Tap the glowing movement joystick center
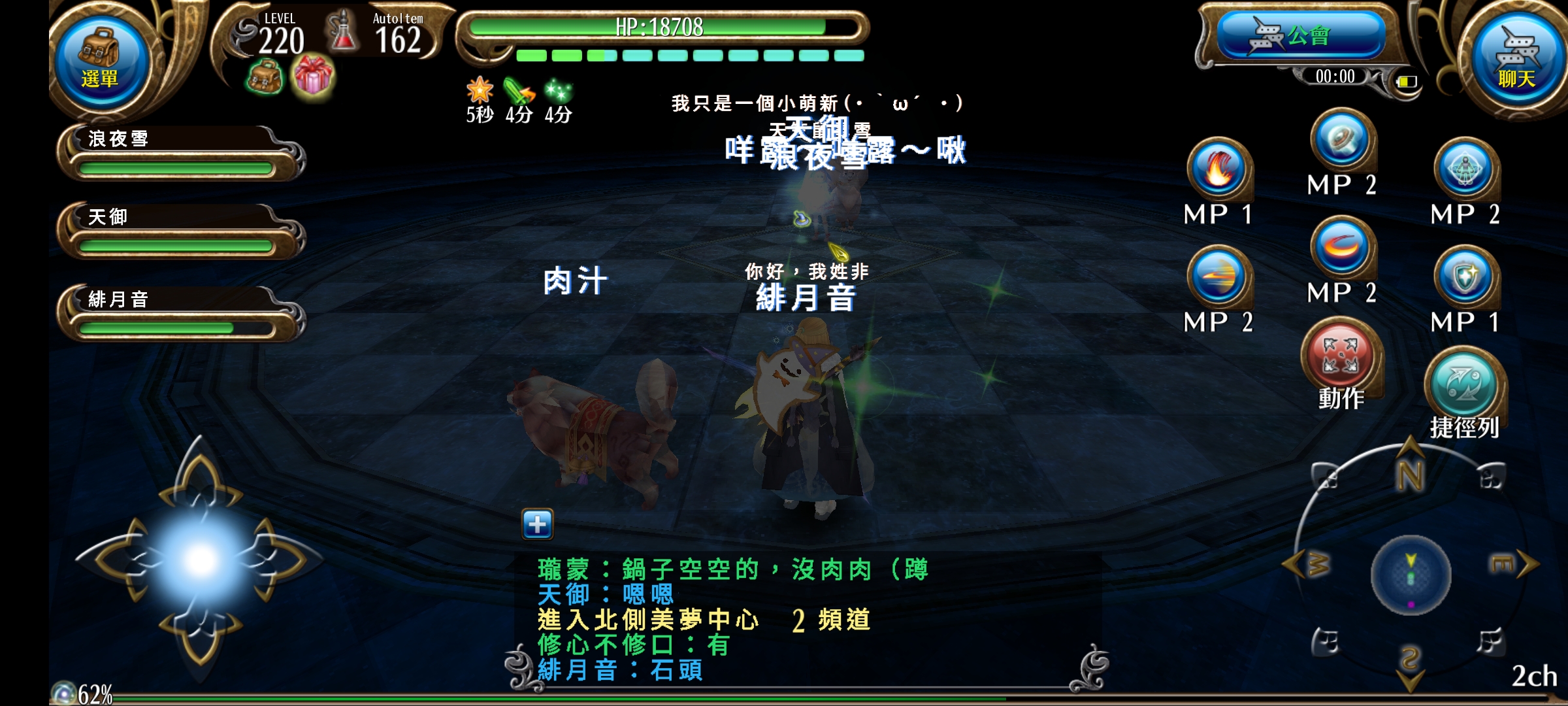 [x=201, y=560]
